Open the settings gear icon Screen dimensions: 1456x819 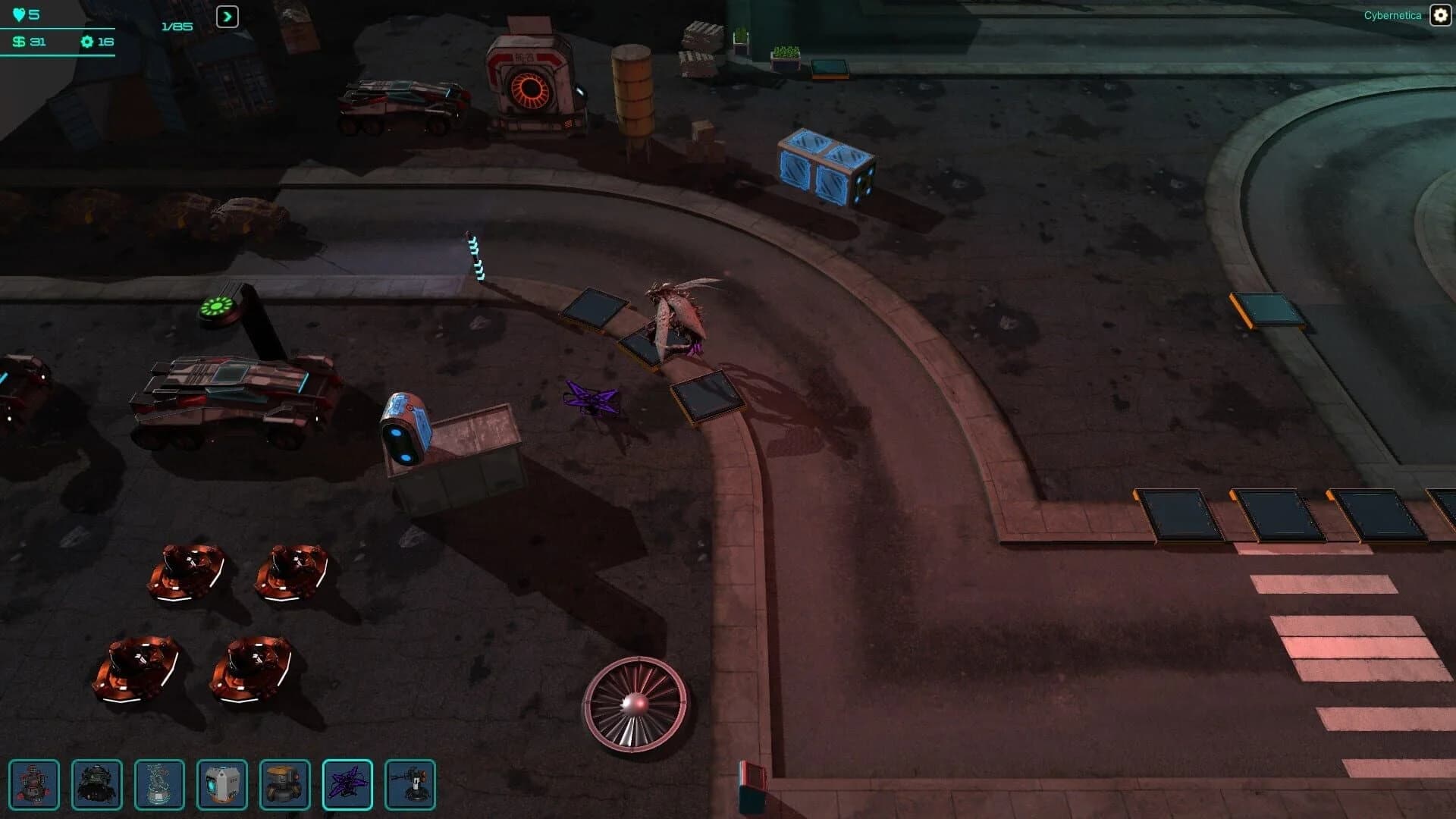pos(1439,14)
